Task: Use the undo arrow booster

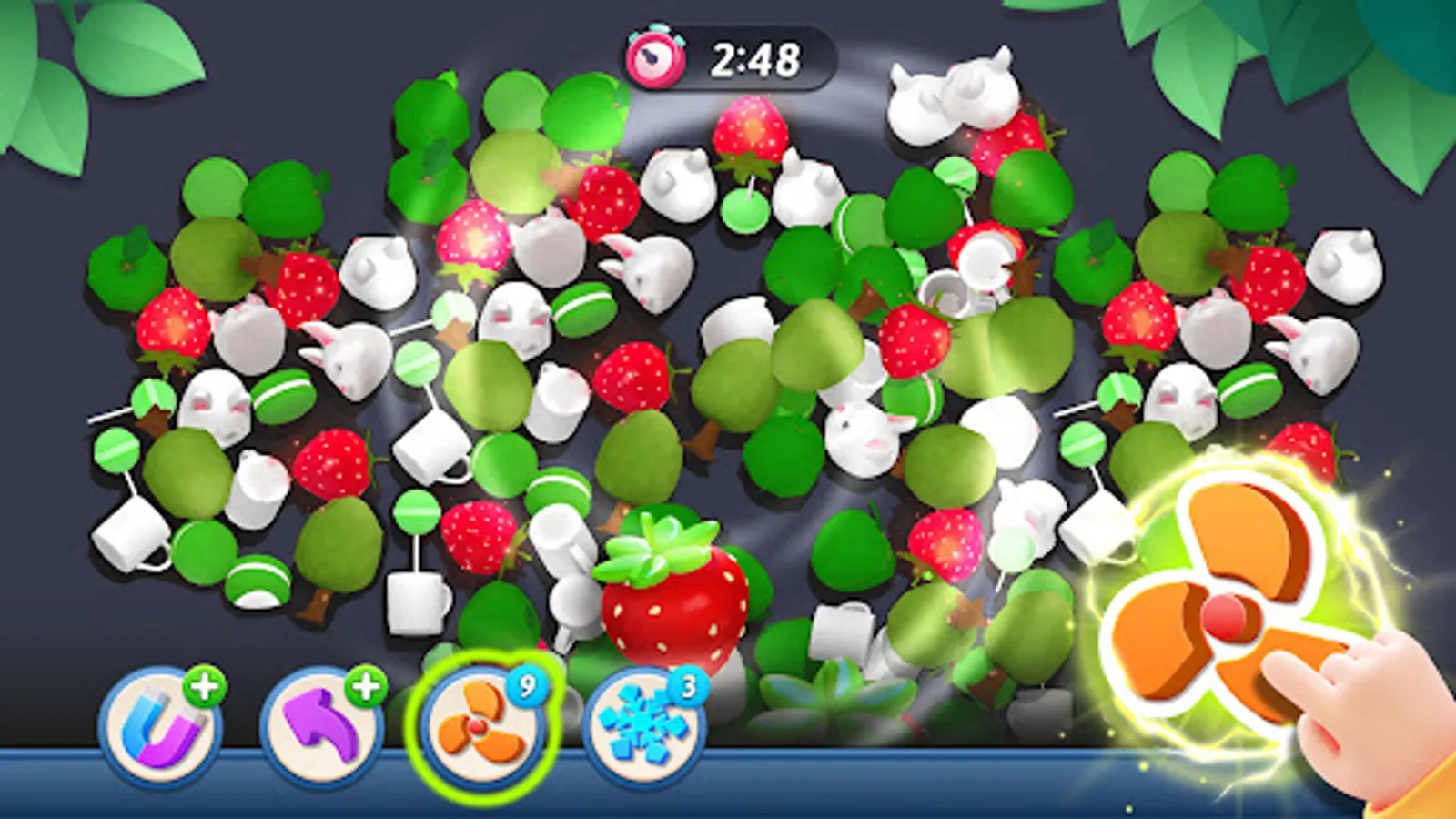Action: (323, 723)
